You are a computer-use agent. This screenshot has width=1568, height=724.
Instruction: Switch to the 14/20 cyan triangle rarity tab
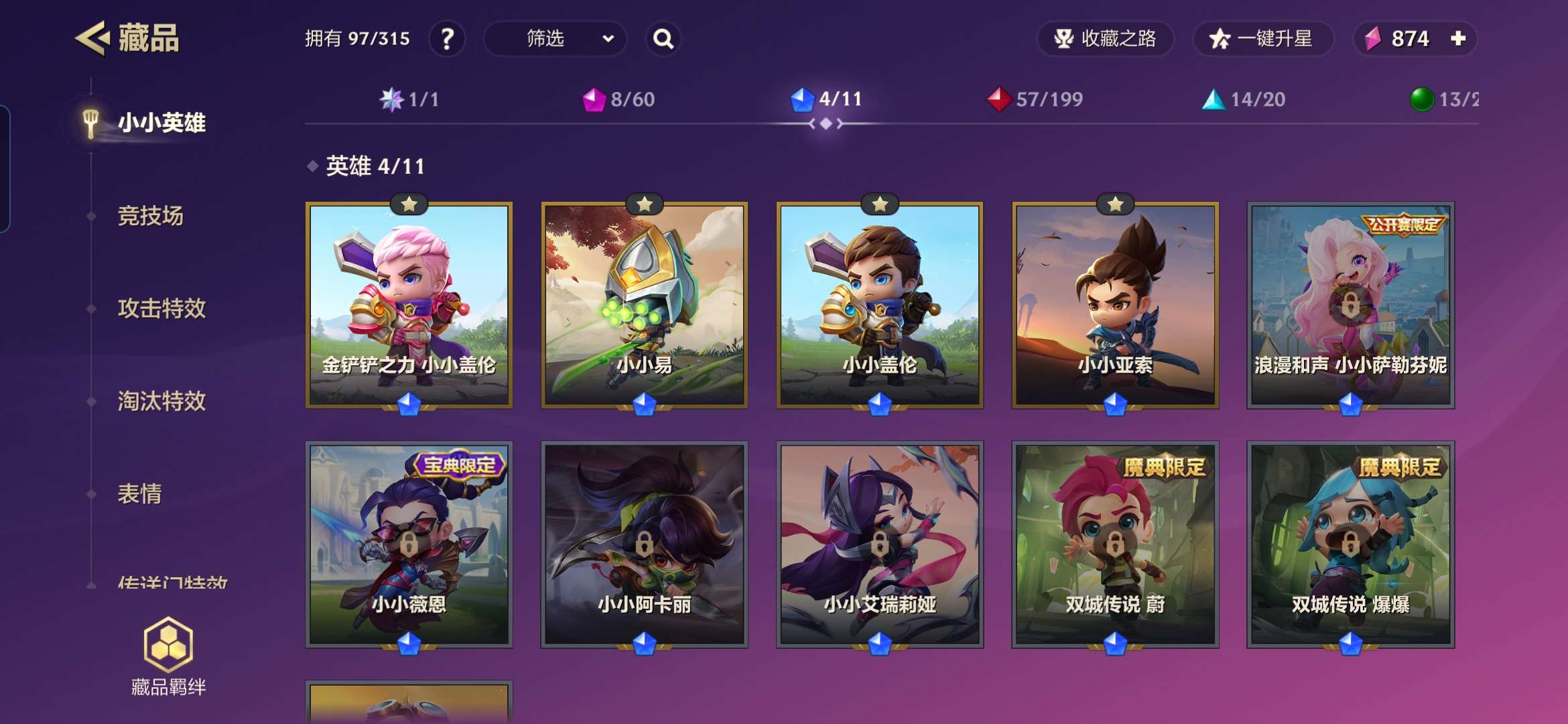click(x=1244, y=100)
